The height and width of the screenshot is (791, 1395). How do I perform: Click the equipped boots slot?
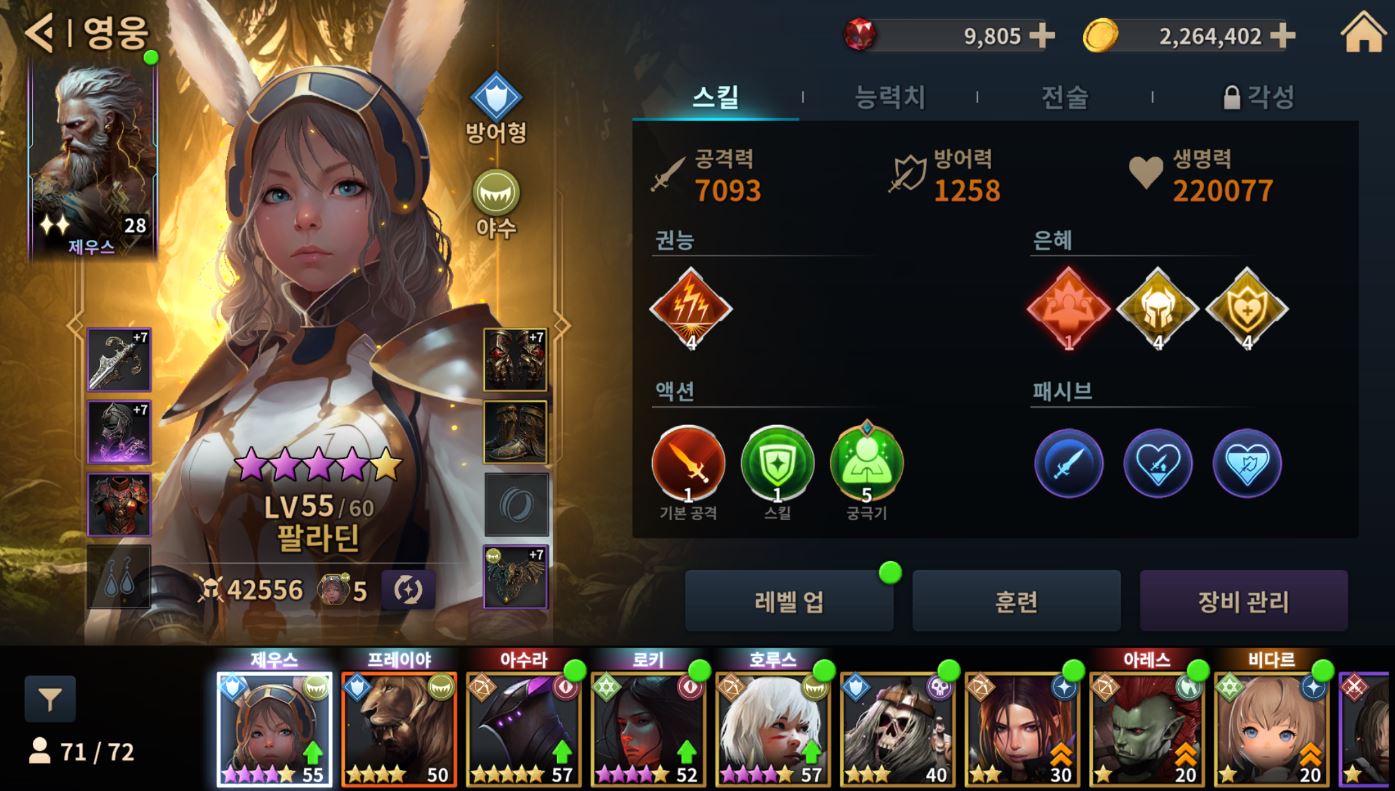pos(515,432)
